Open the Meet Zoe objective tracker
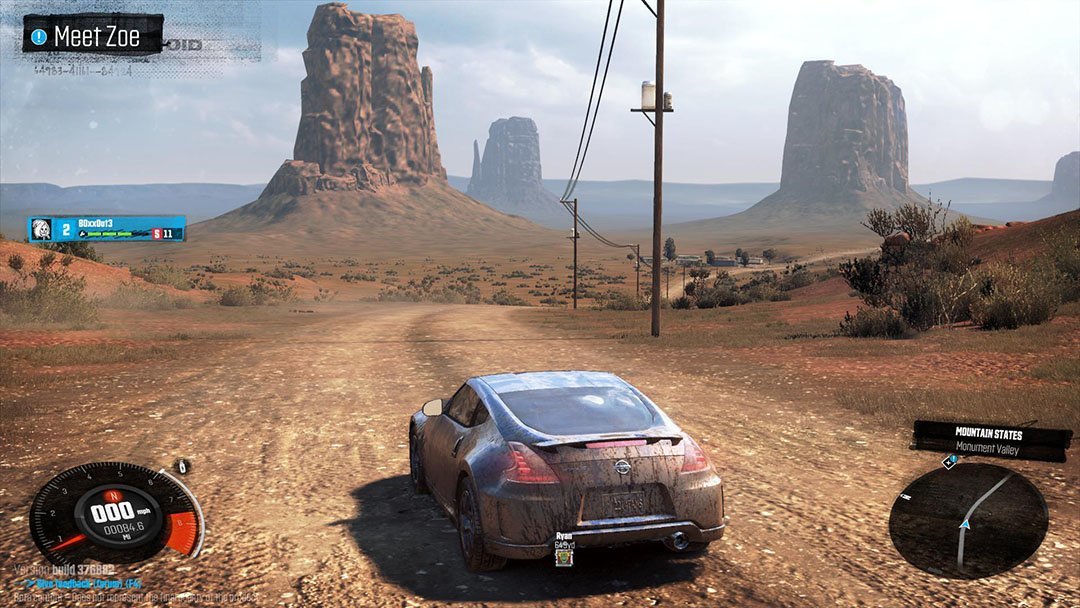Viewport: 1080px width, 608px height. [x=93, y=36]
